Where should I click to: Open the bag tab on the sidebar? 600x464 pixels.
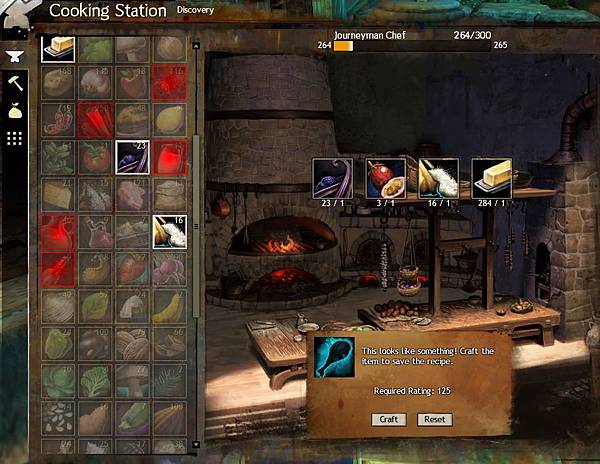tap(14, 112)
